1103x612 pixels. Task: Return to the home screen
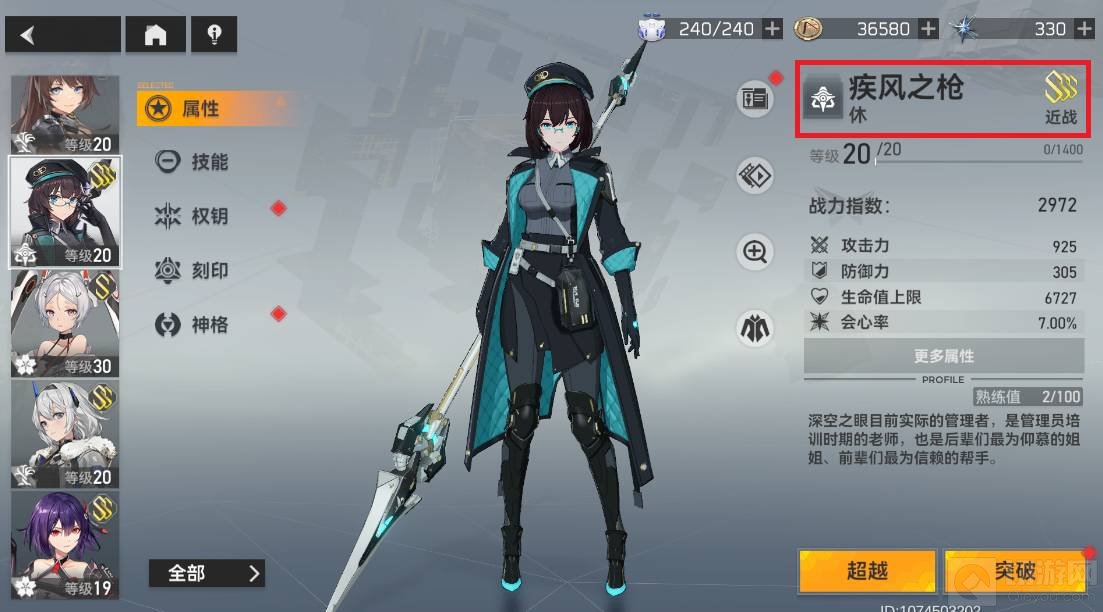[155, 36]
